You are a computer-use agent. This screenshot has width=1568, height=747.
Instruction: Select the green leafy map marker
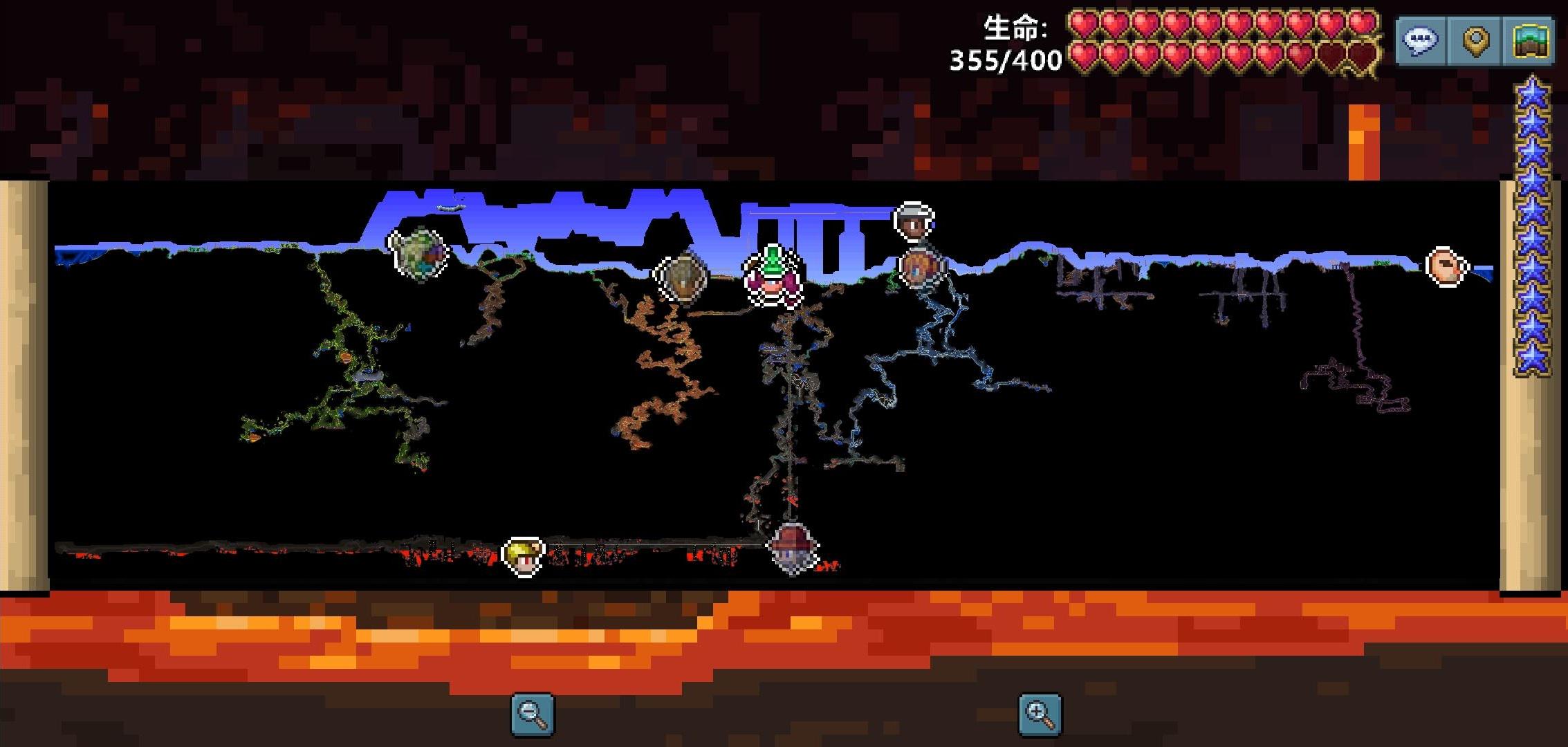click(419, 252)
